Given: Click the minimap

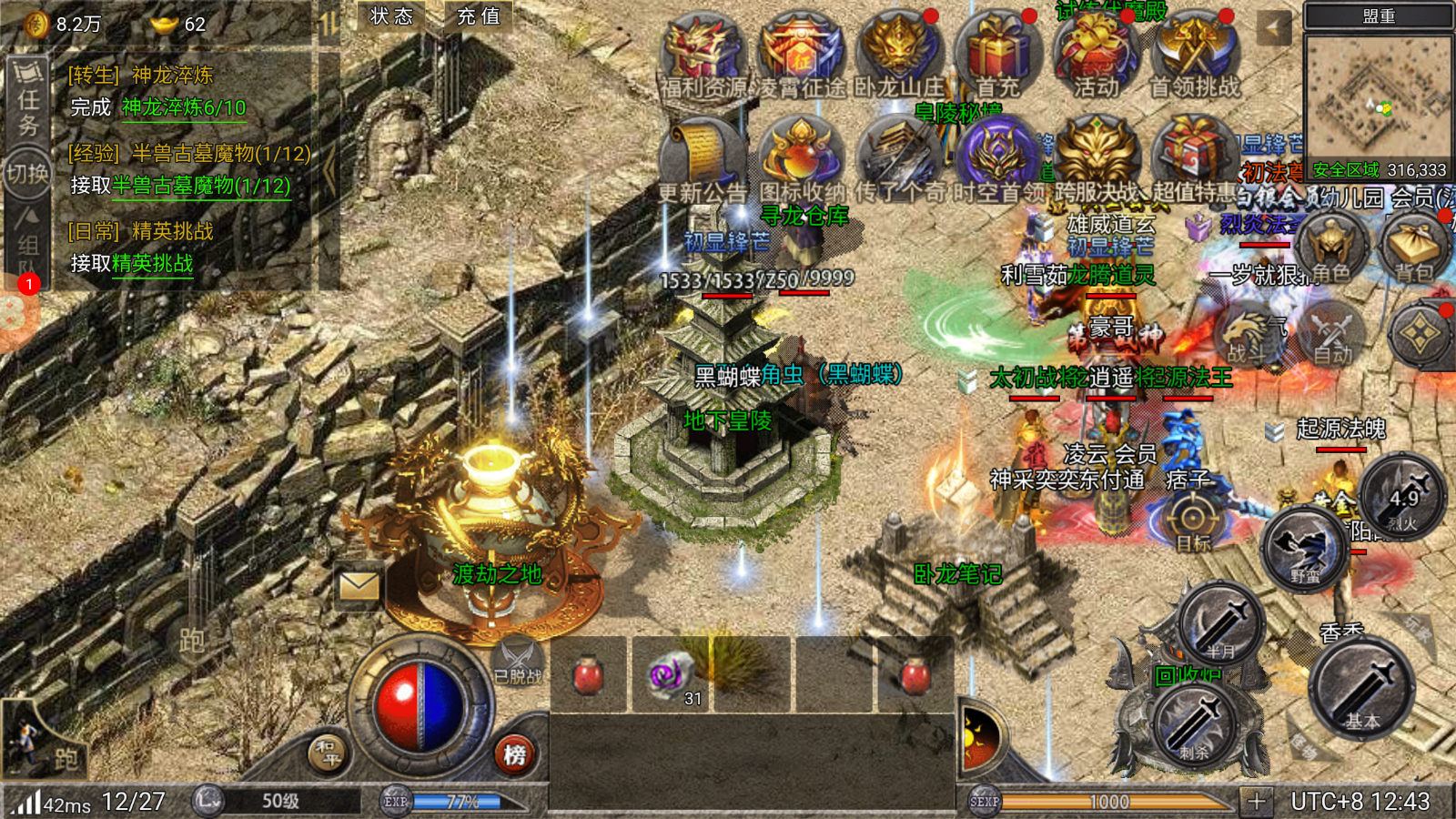Looking at the screenshot, I should tap(1378, 96).
